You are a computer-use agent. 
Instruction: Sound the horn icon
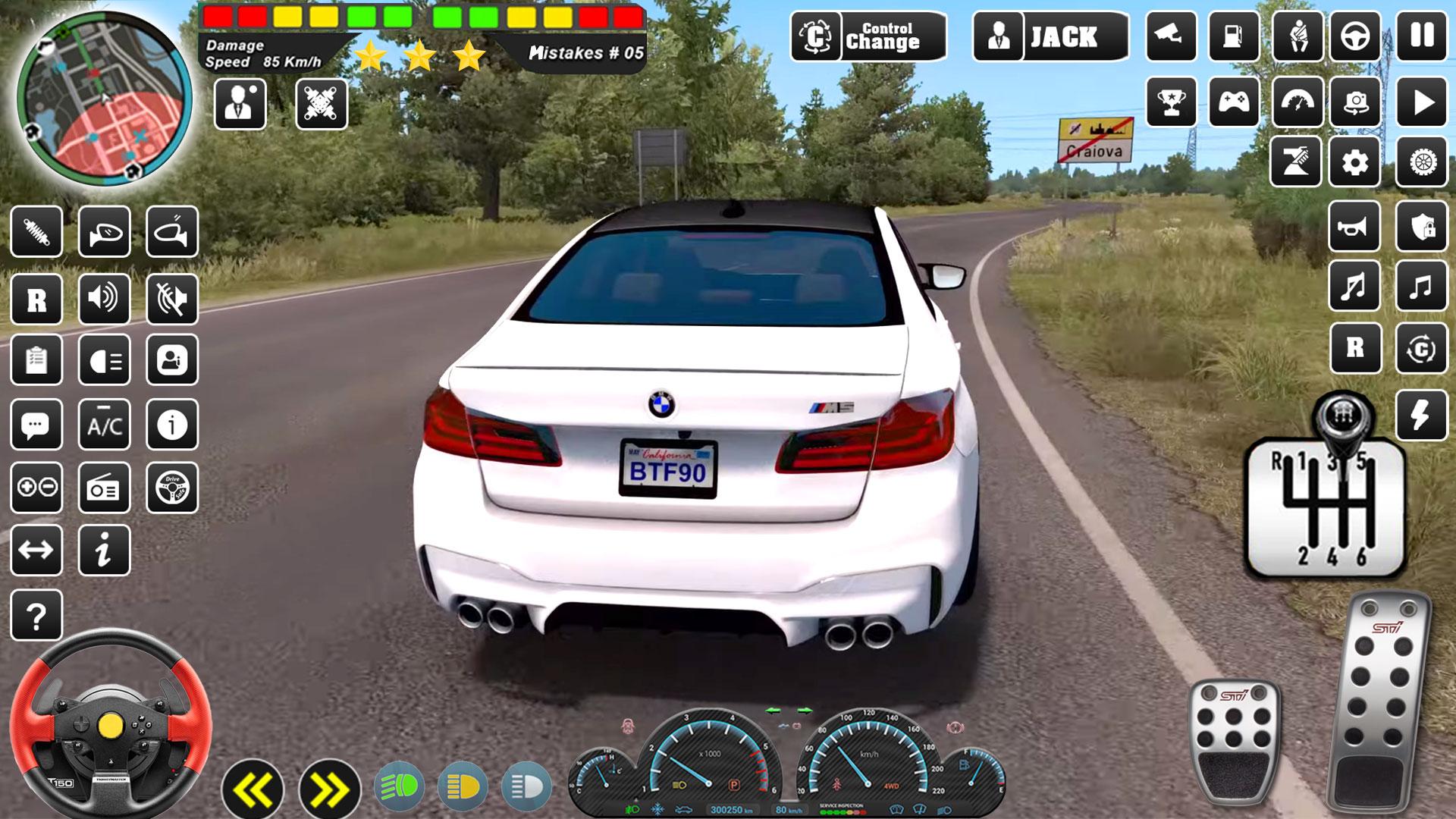click(1354, 227)
